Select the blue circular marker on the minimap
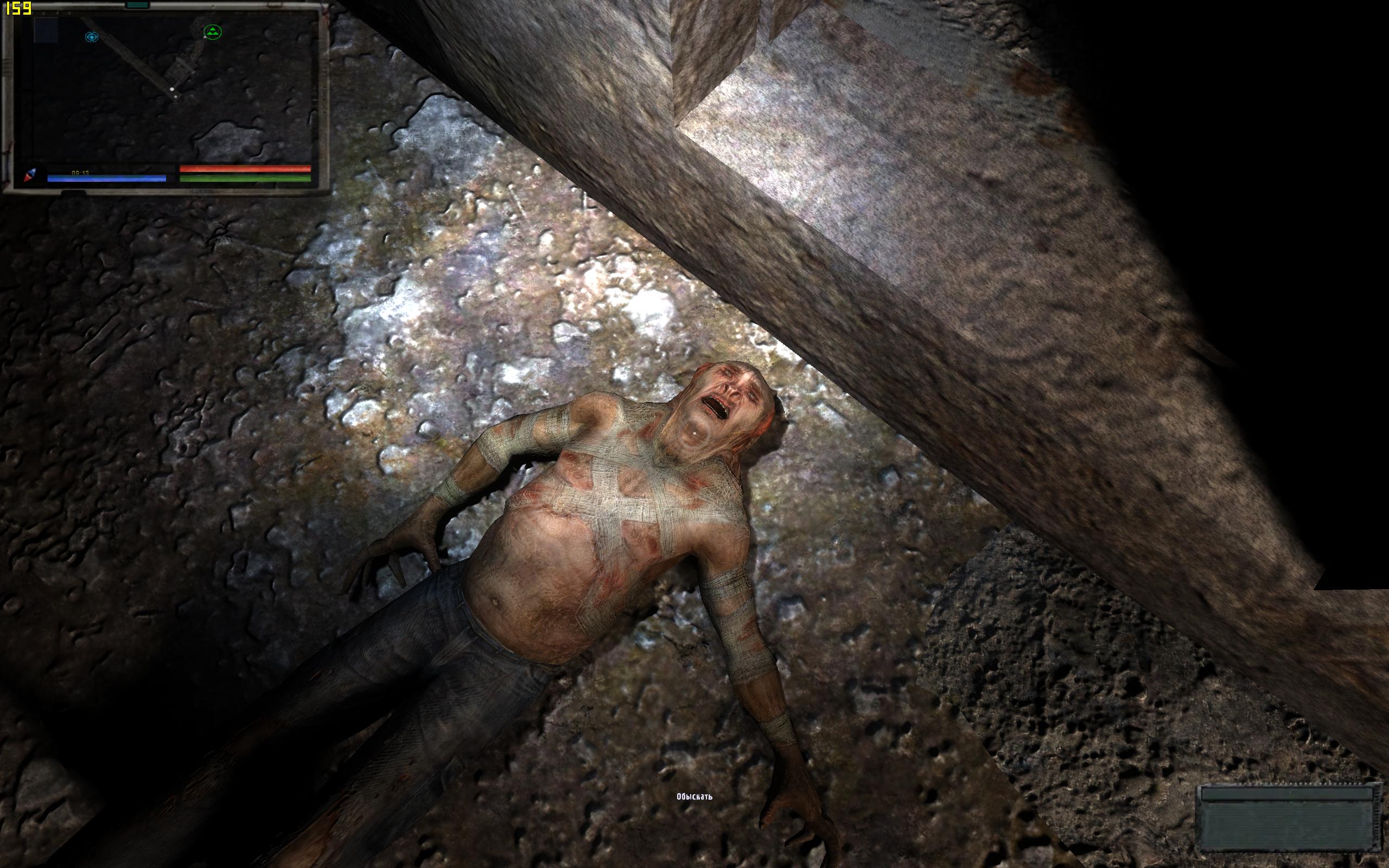 91,37
